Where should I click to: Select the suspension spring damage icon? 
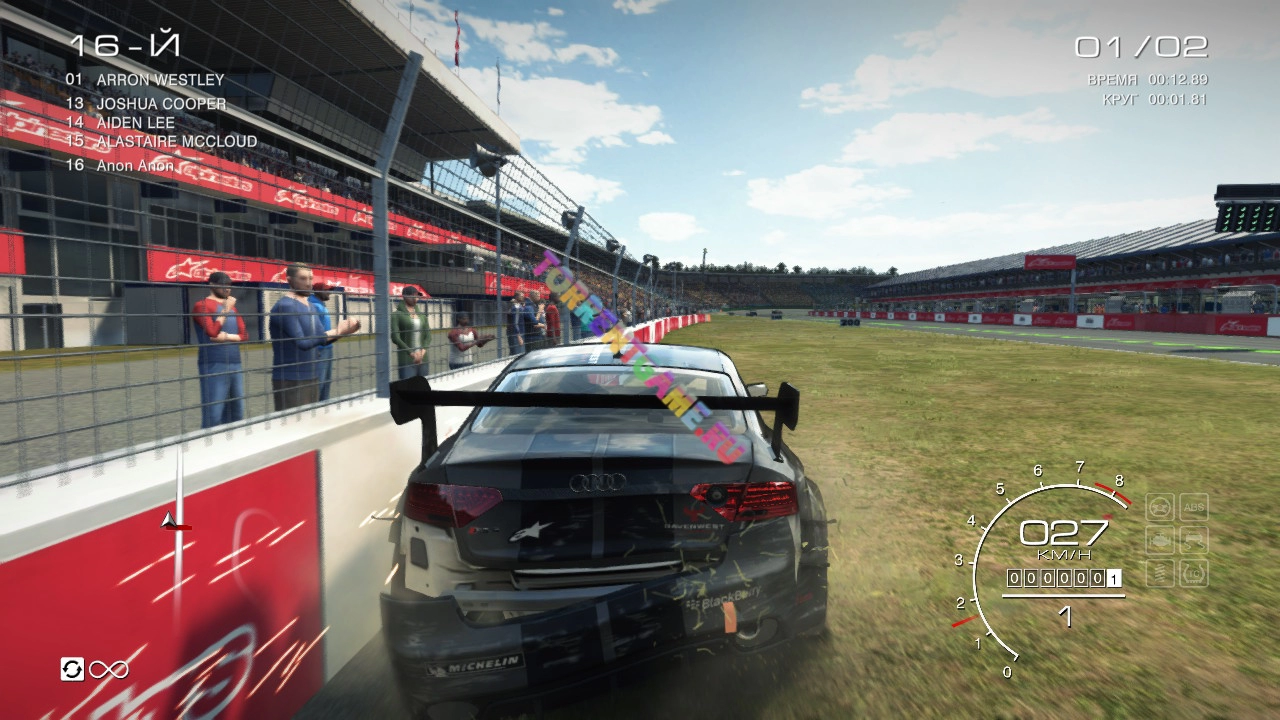pos(1160,573)
